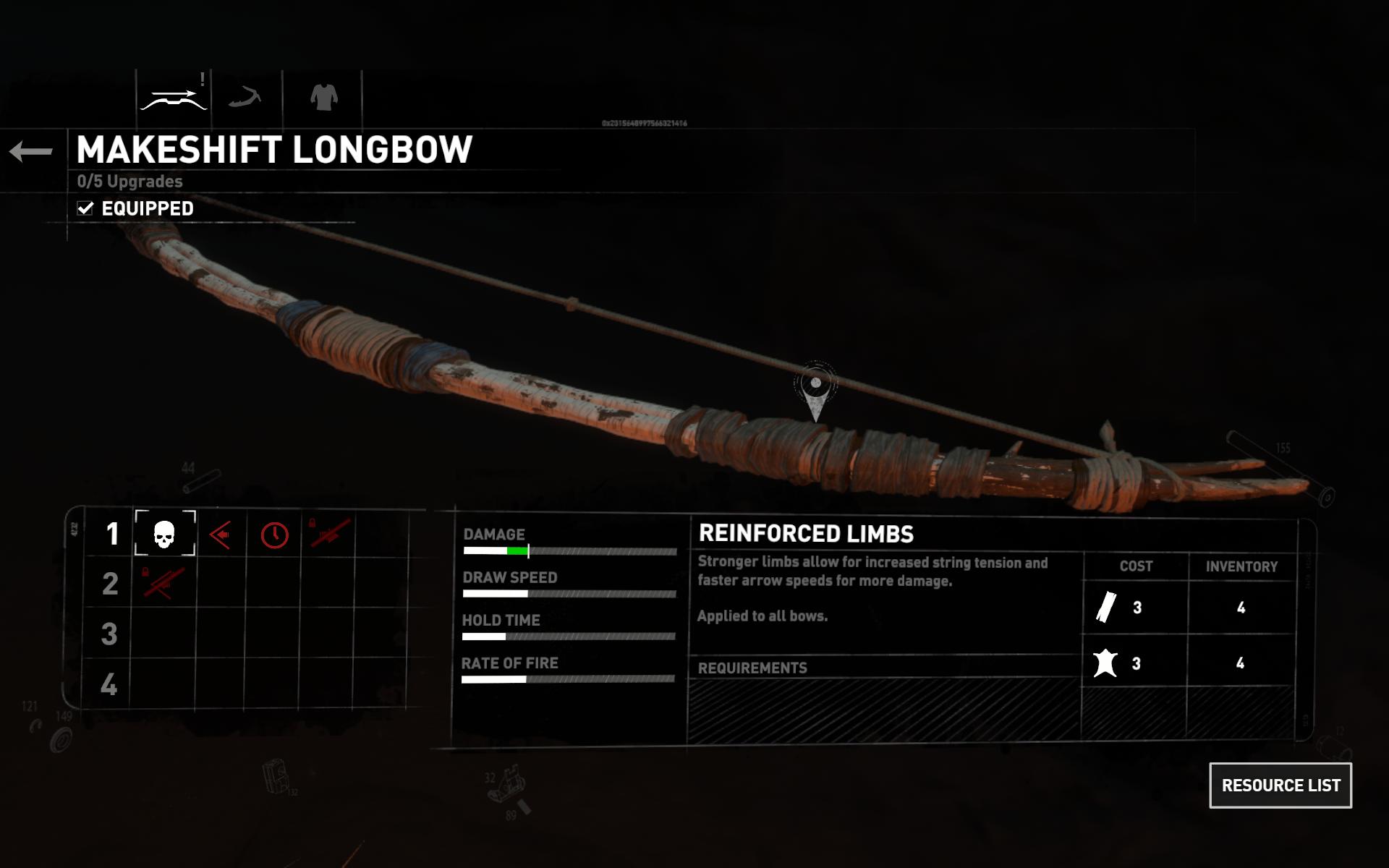This screenshot has height=868, width=1389.
Task: Choose the red arrowhead upgrade icon
Action: pos(220,535)
